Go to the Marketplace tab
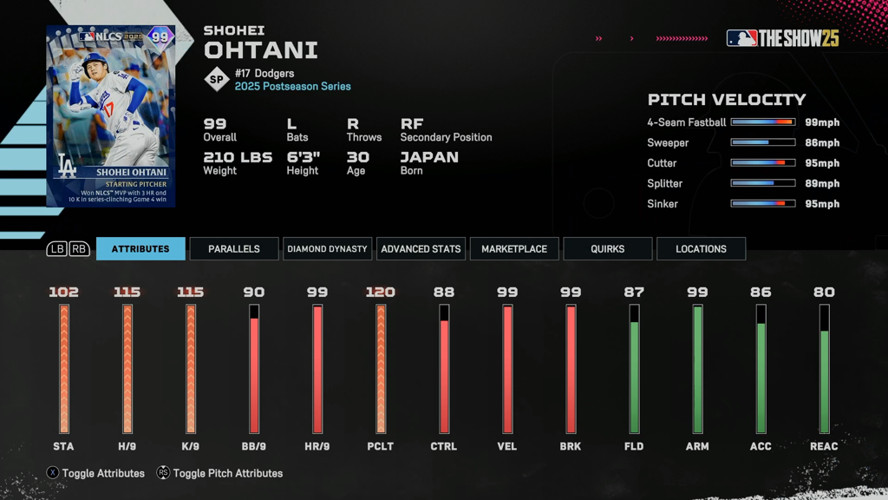The image size is (888, 500). [x=514, y=249]
